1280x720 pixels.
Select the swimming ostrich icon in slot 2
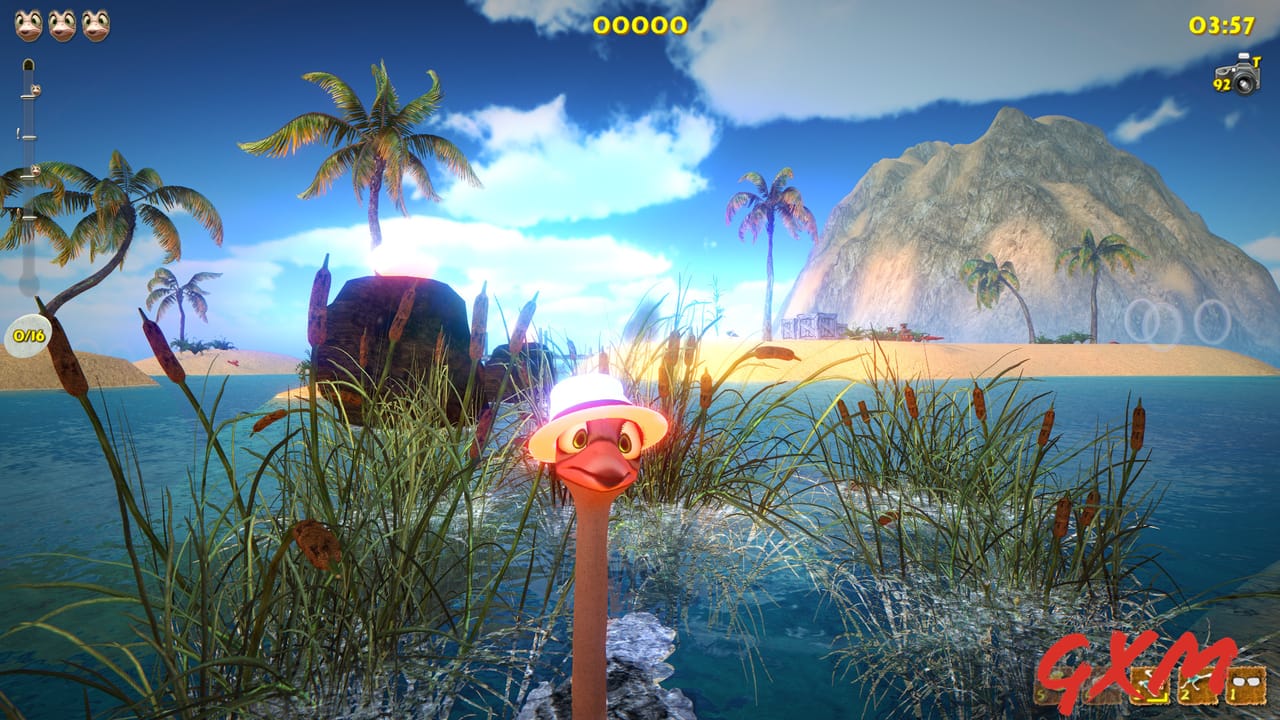(1197, 688)
